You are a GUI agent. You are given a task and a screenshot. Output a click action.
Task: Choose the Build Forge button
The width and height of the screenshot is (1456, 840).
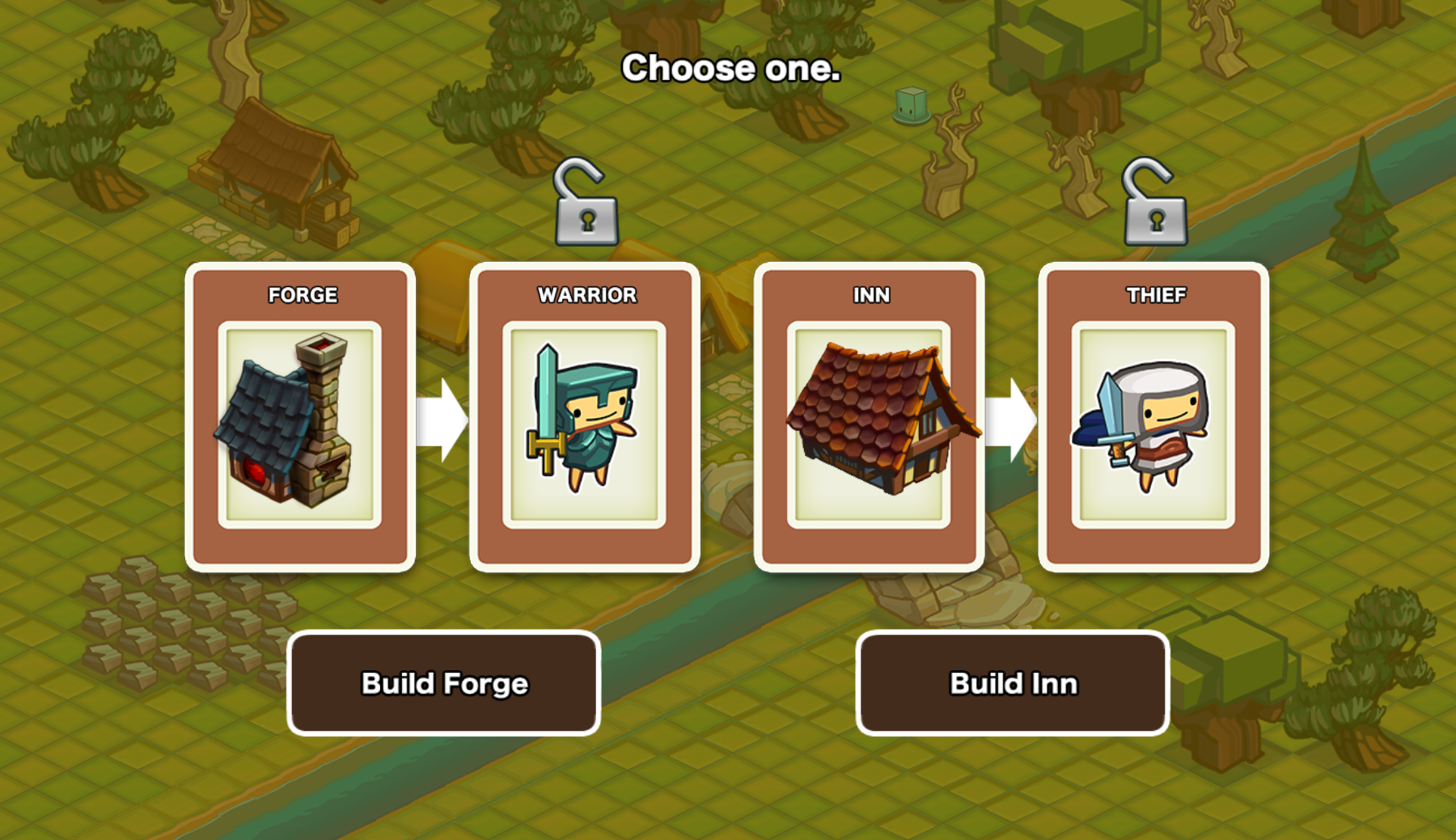443,683
